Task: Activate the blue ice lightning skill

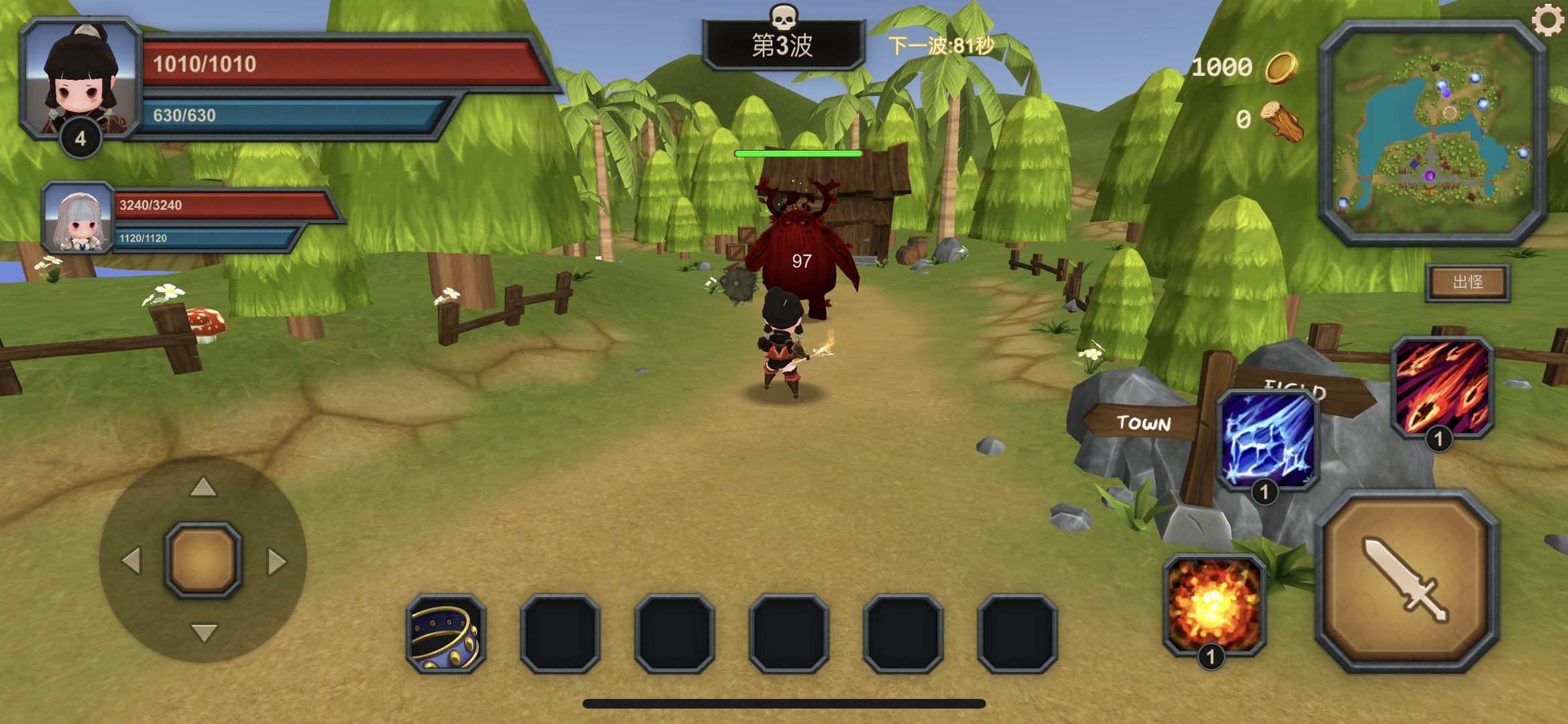Action: pos(1267,439)
